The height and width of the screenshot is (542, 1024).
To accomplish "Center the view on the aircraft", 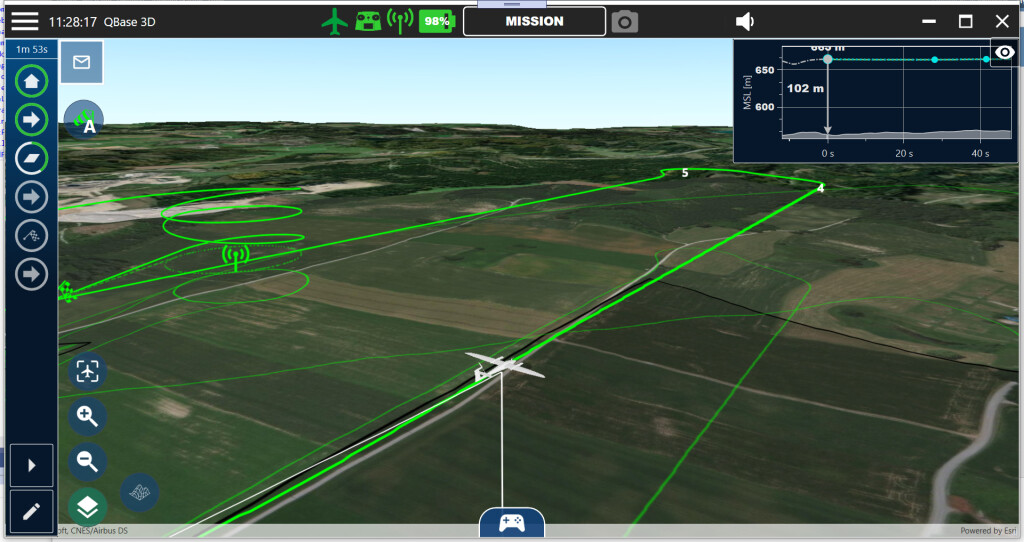I will point(88,372).
